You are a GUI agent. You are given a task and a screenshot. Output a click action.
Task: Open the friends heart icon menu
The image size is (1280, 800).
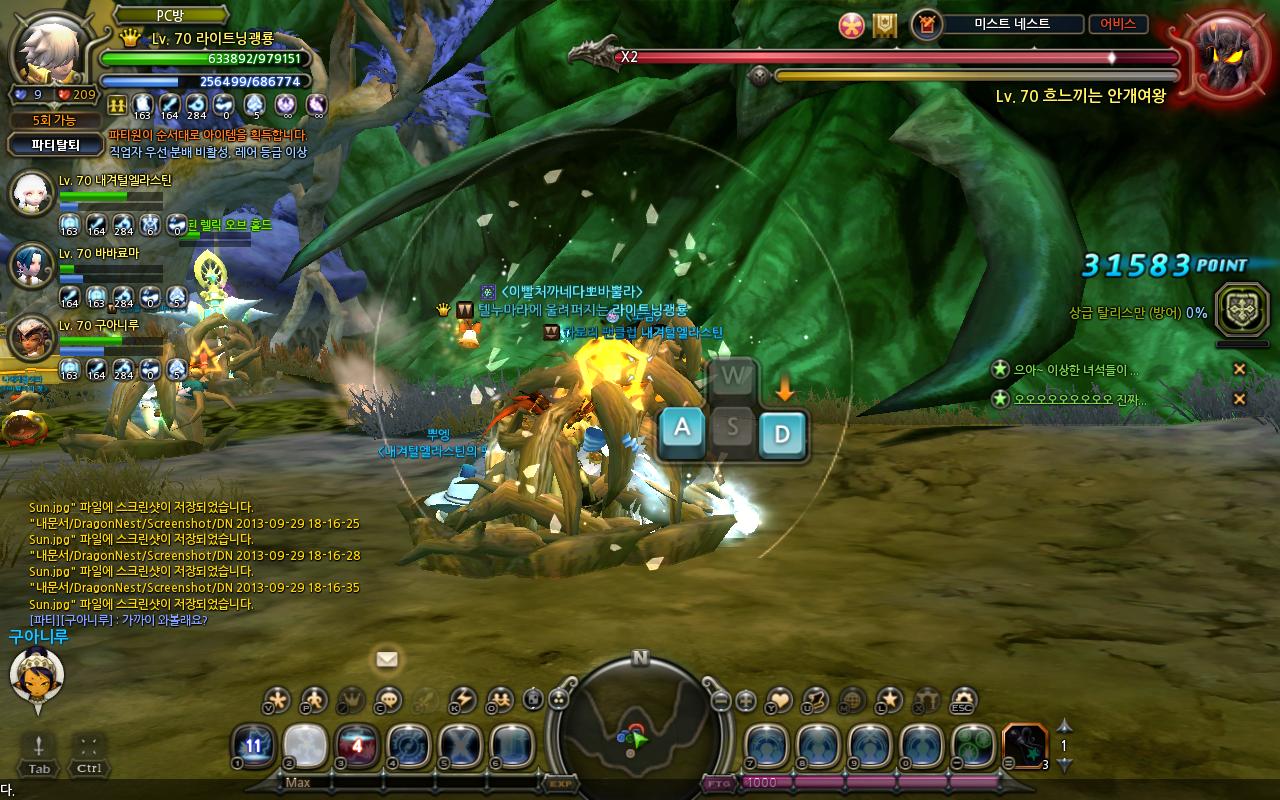pyautogui.click(x=779, y=700)
